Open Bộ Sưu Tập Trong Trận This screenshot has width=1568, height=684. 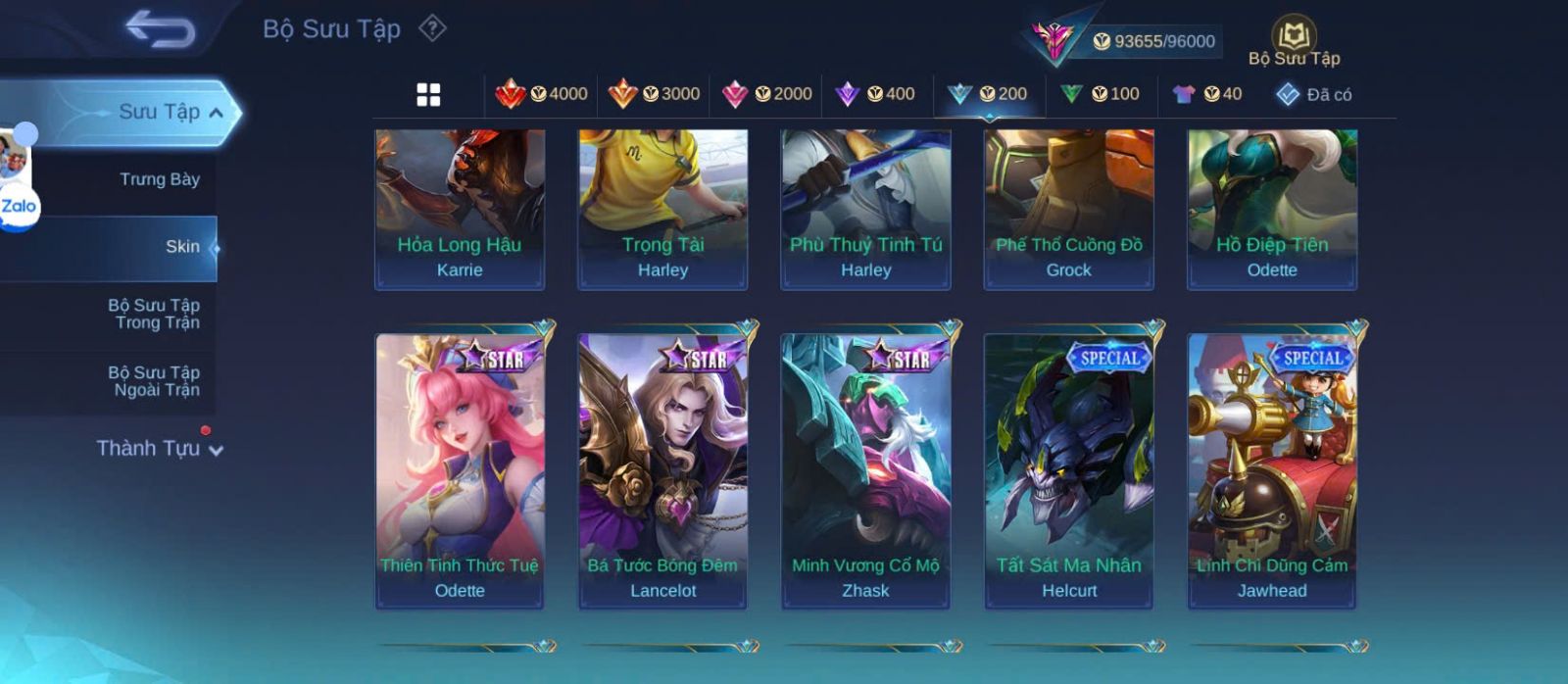click(154, 314)
